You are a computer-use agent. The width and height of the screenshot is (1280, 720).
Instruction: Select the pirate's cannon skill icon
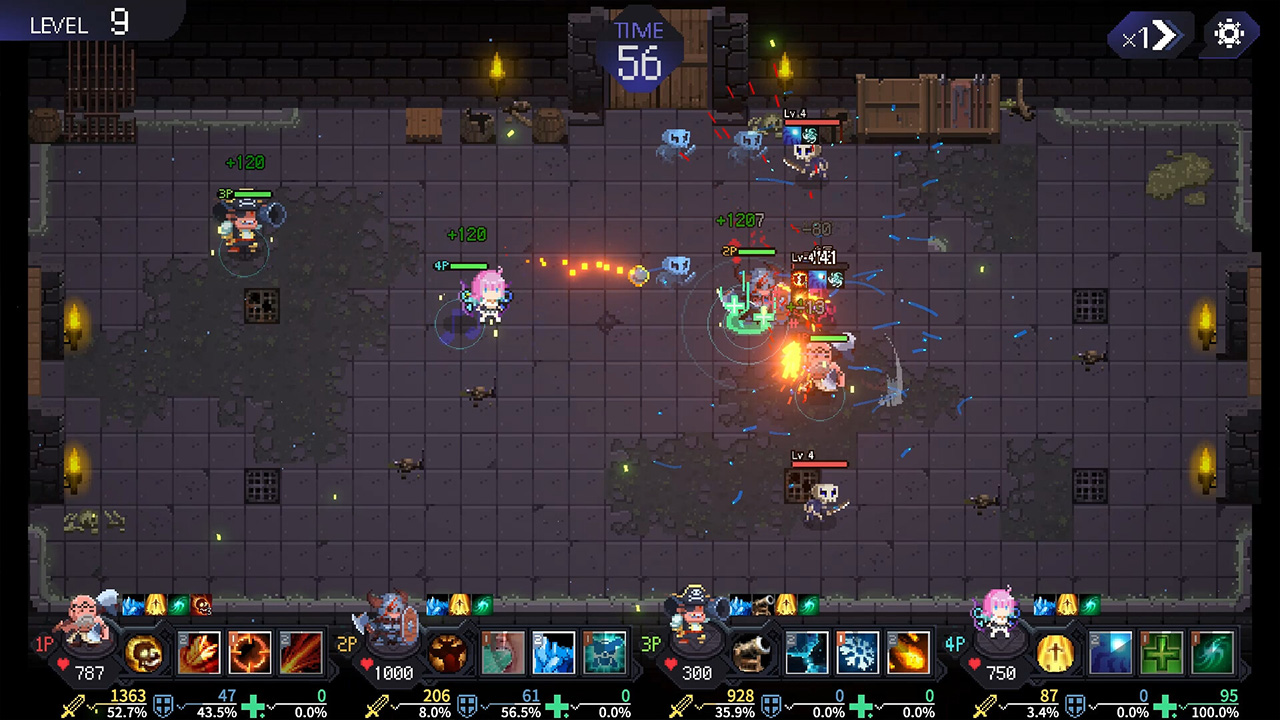752,651
